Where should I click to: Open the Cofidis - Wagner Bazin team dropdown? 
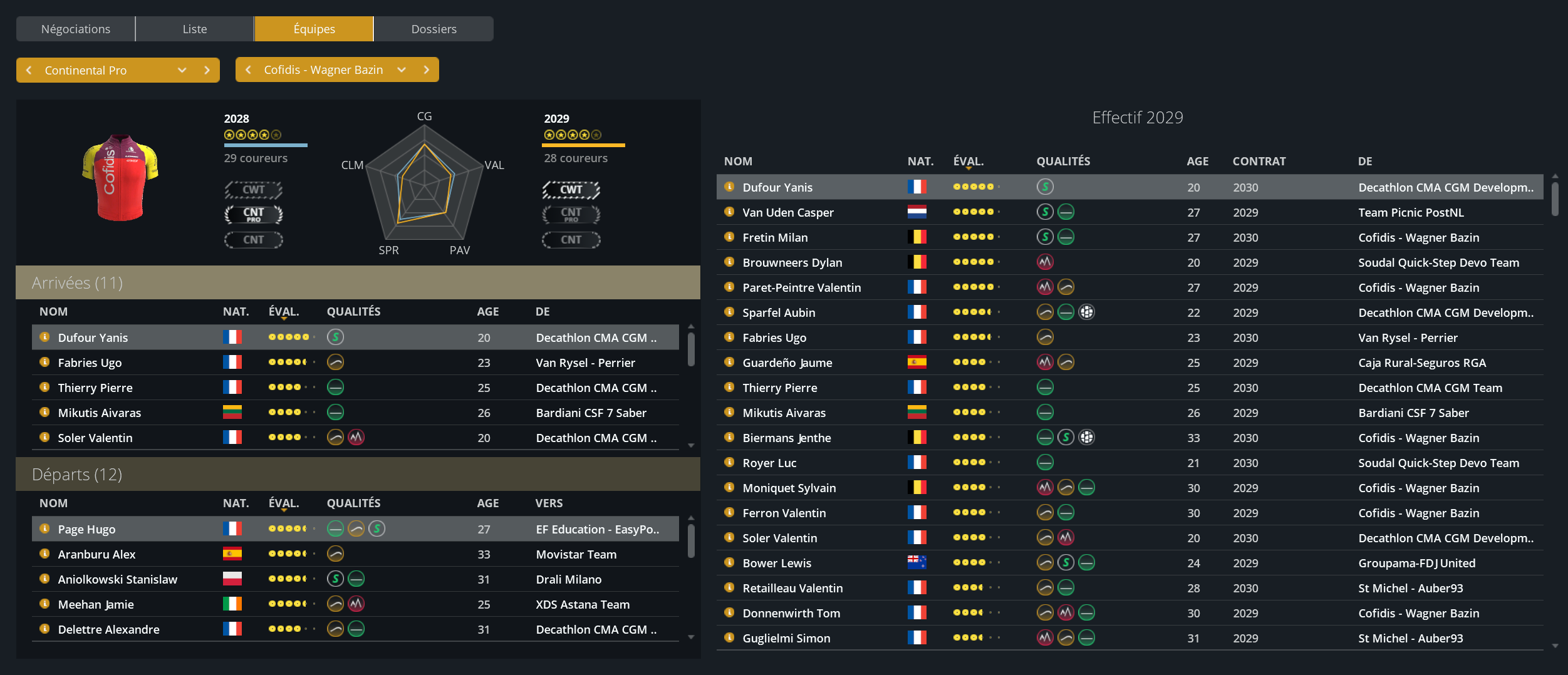402,70
